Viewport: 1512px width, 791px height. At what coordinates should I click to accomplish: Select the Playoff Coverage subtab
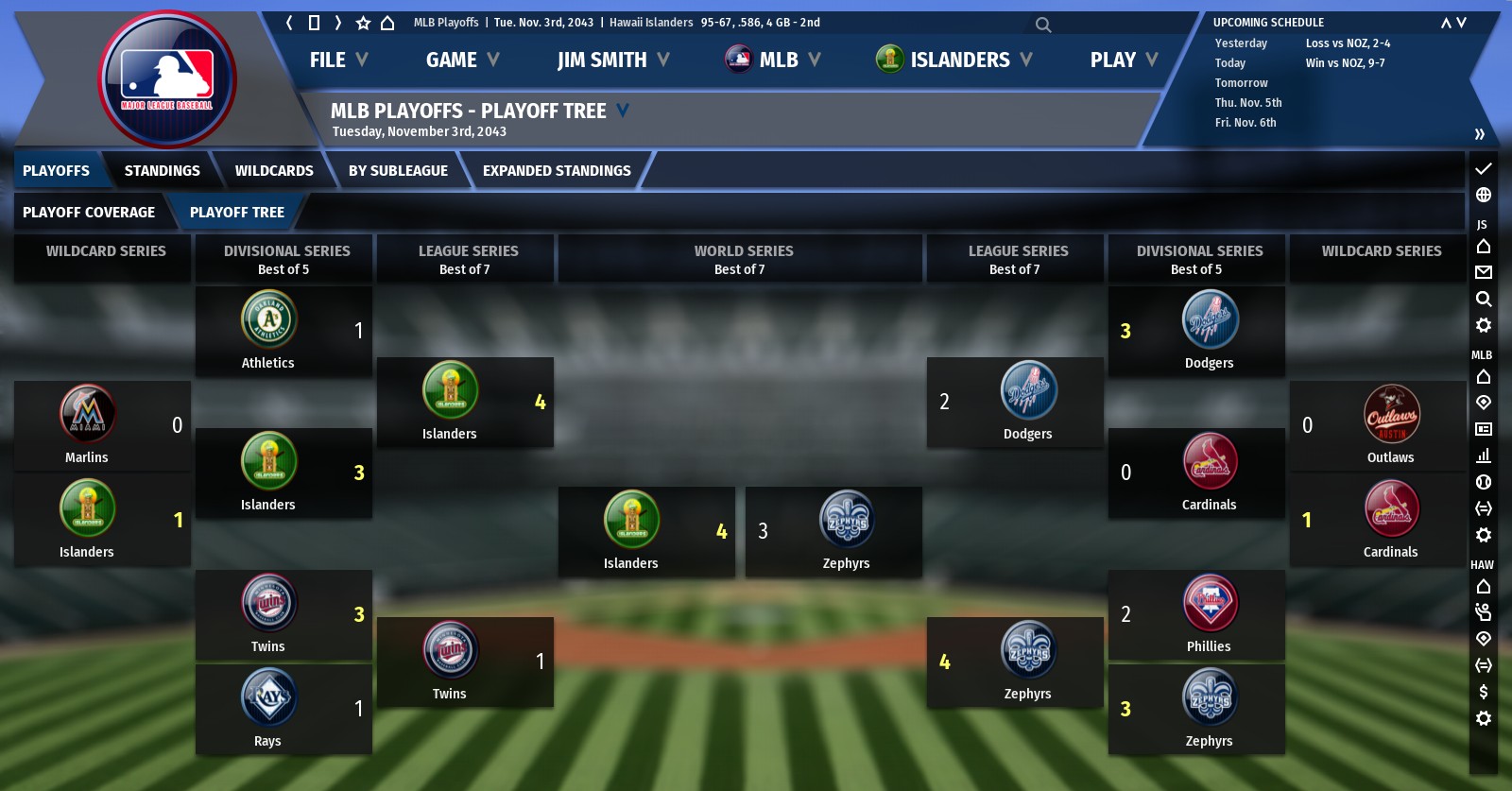89,213
